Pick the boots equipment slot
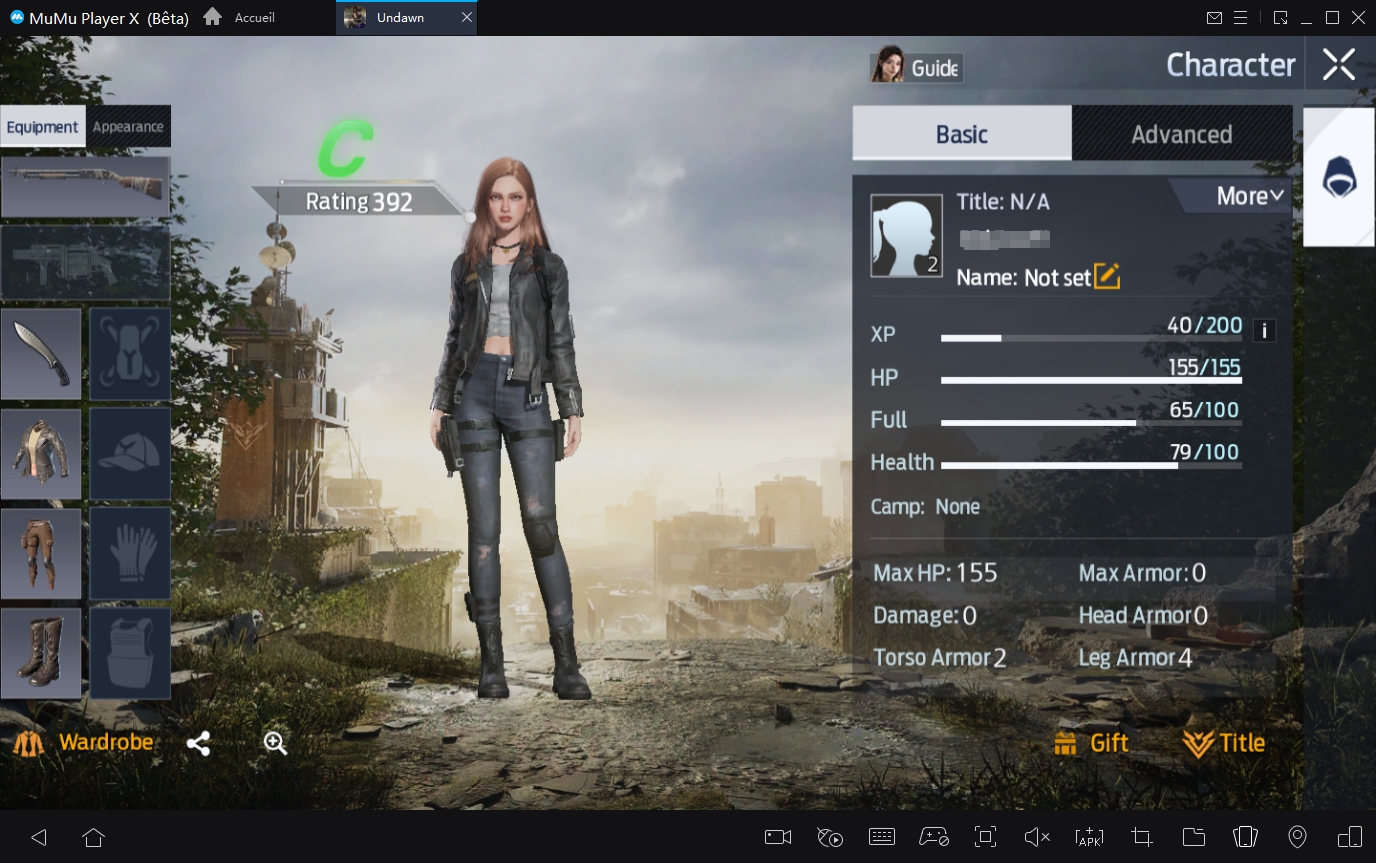1376x863 pixels. 41,654
